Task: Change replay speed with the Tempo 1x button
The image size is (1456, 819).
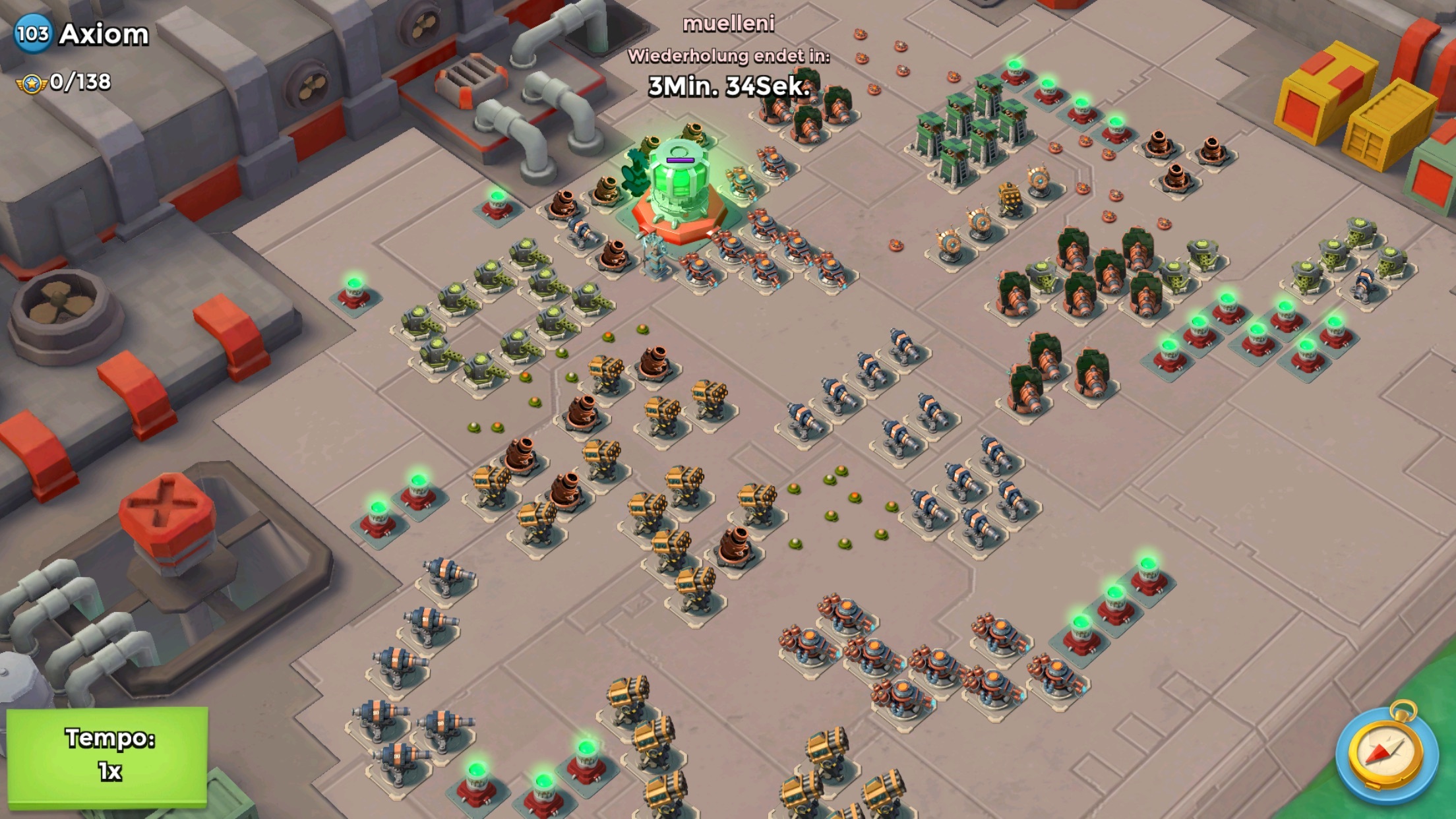Action: coord(107,756)
